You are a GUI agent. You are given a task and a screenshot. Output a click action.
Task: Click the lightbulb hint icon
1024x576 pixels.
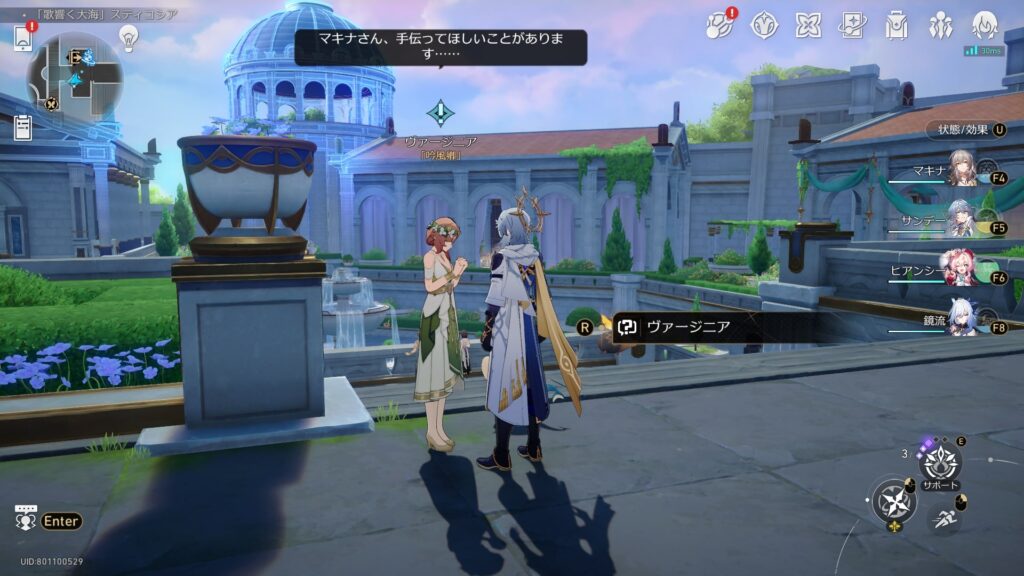(128, 37)
